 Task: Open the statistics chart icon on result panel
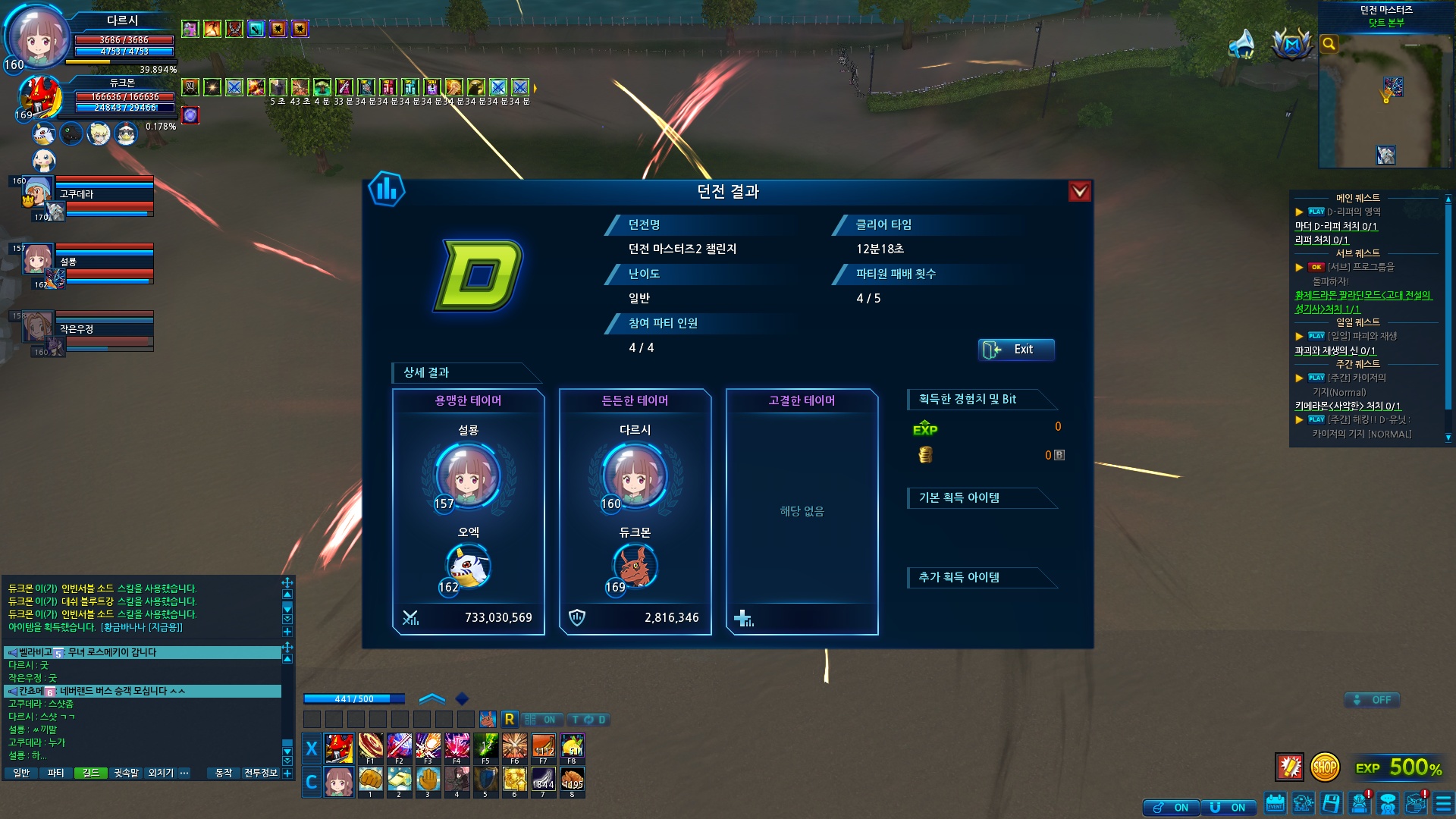click(387, 190)
